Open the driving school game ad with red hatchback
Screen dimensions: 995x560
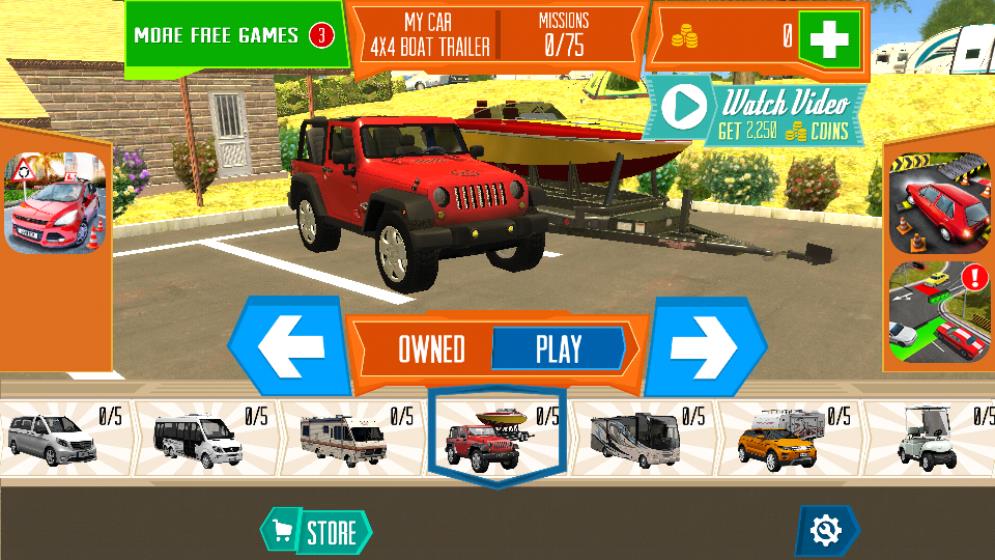tap(56, 203)
